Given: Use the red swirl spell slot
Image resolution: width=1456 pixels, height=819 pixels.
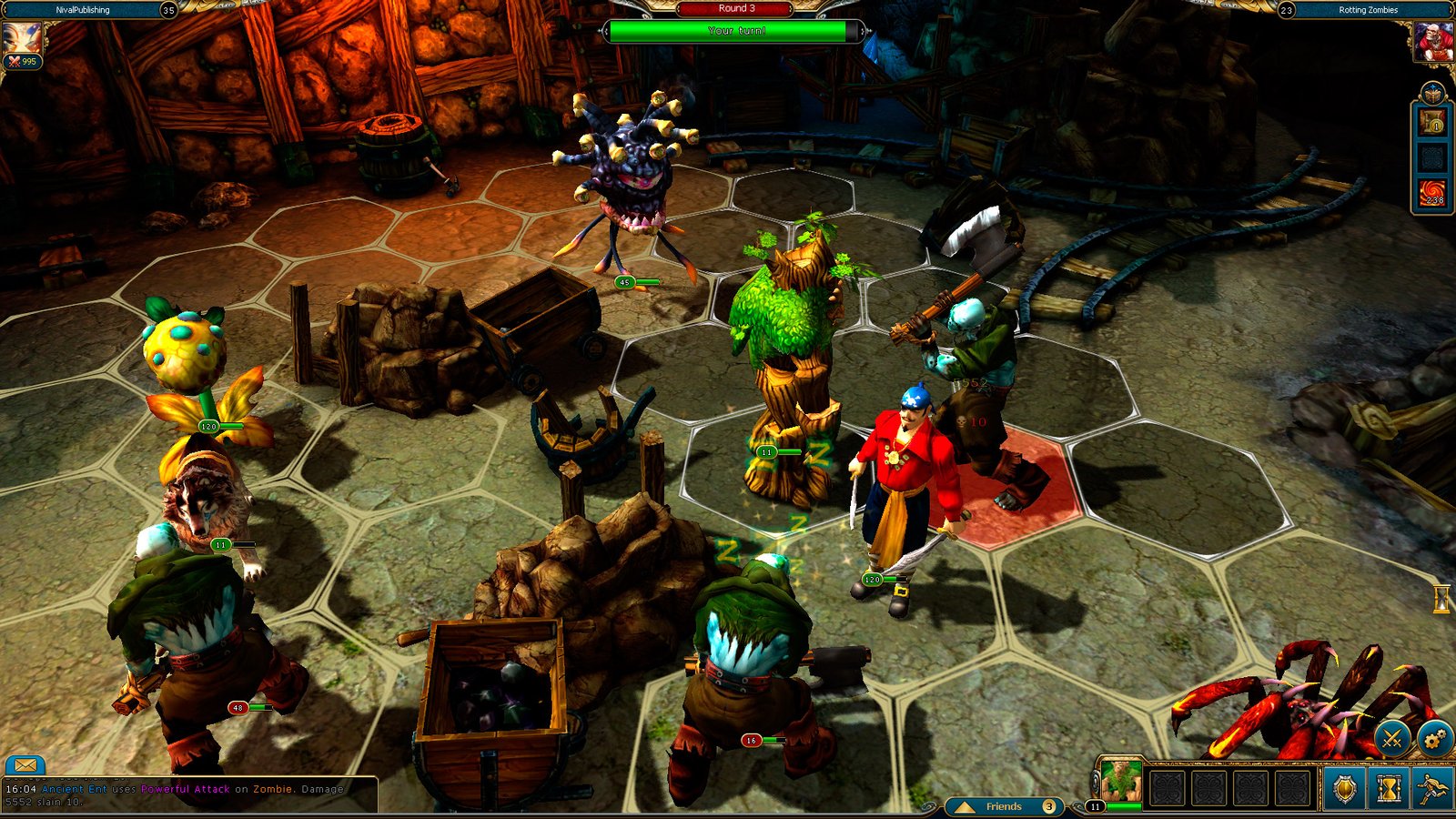Looking at the screenshot, I should click(x=1433, y=194).
